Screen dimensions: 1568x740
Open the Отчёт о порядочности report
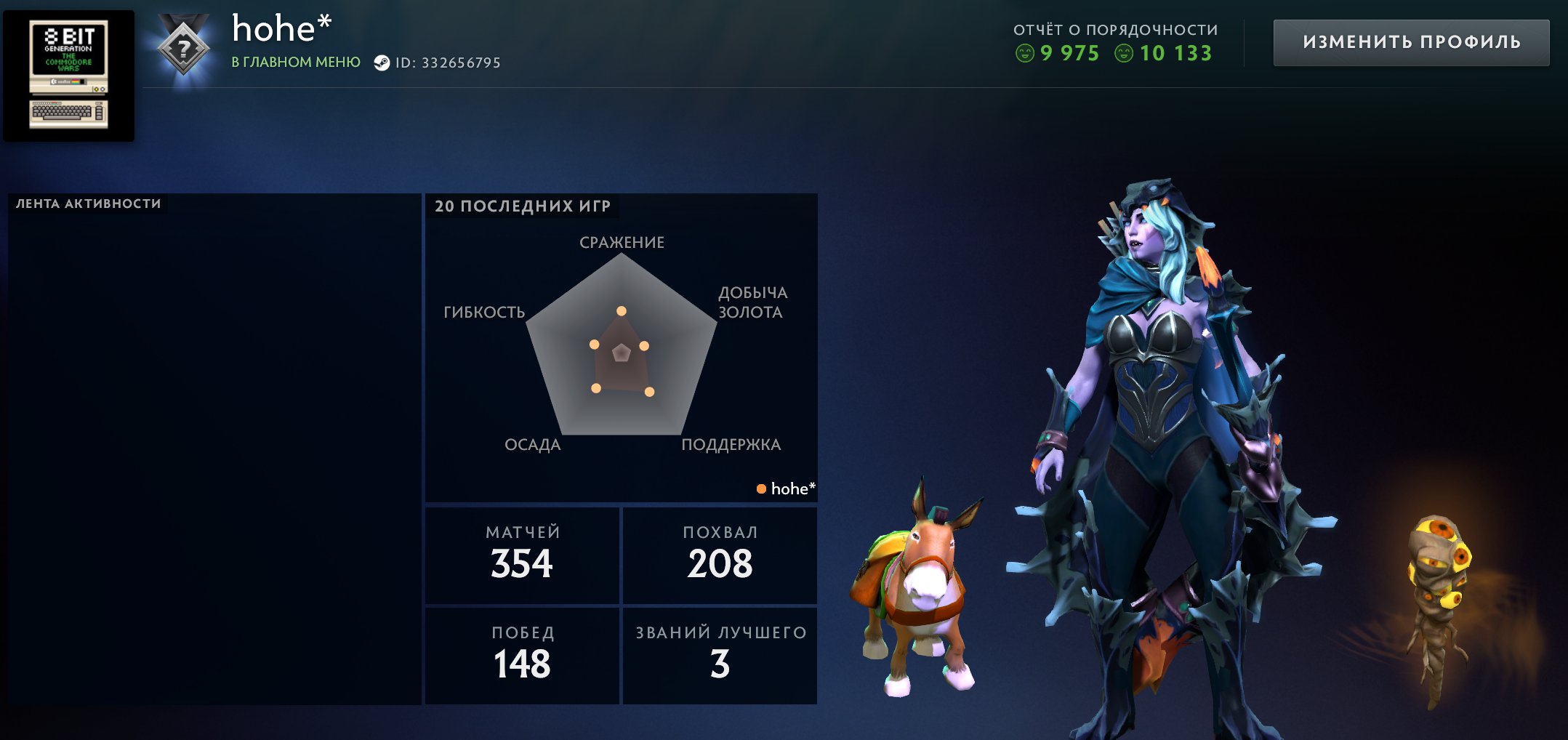[1115, 42]
